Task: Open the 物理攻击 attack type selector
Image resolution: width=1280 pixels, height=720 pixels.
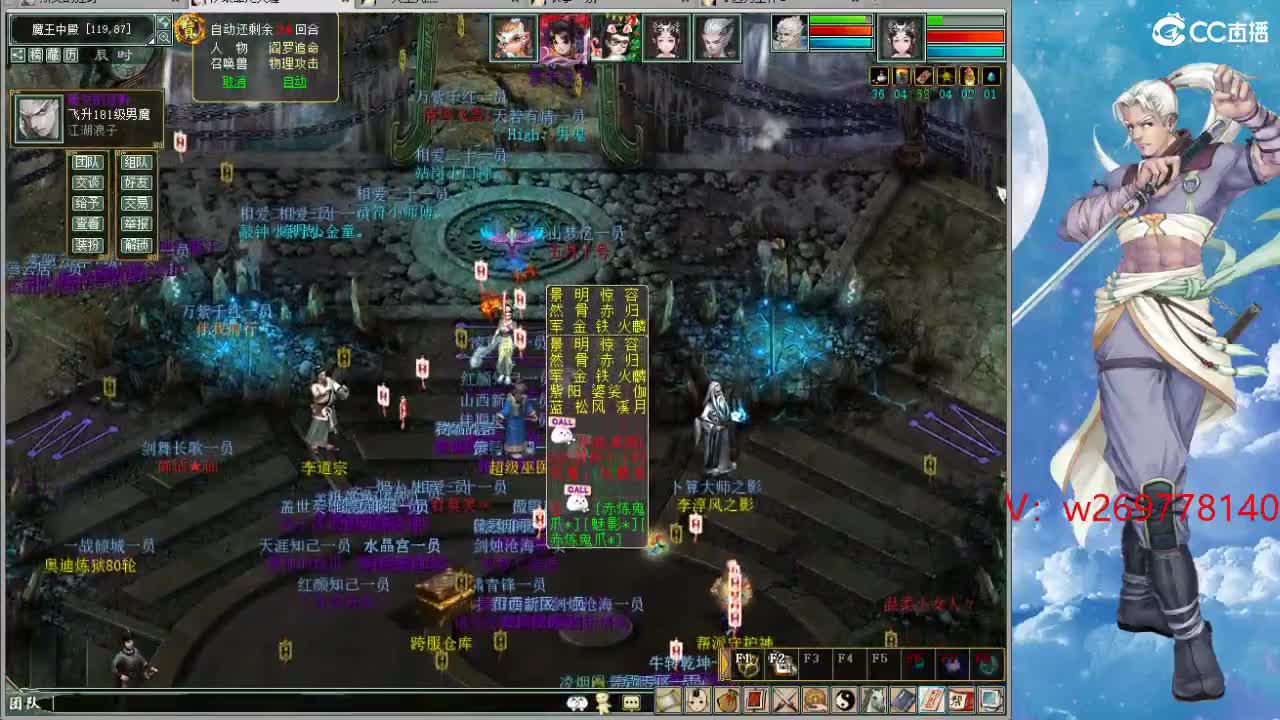Action: point(294,63)
